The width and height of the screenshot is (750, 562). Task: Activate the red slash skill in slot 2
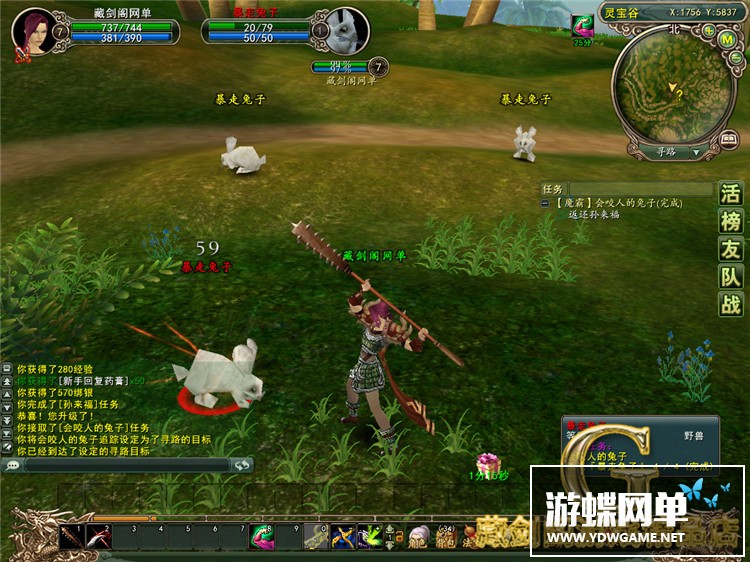point(99,537)
